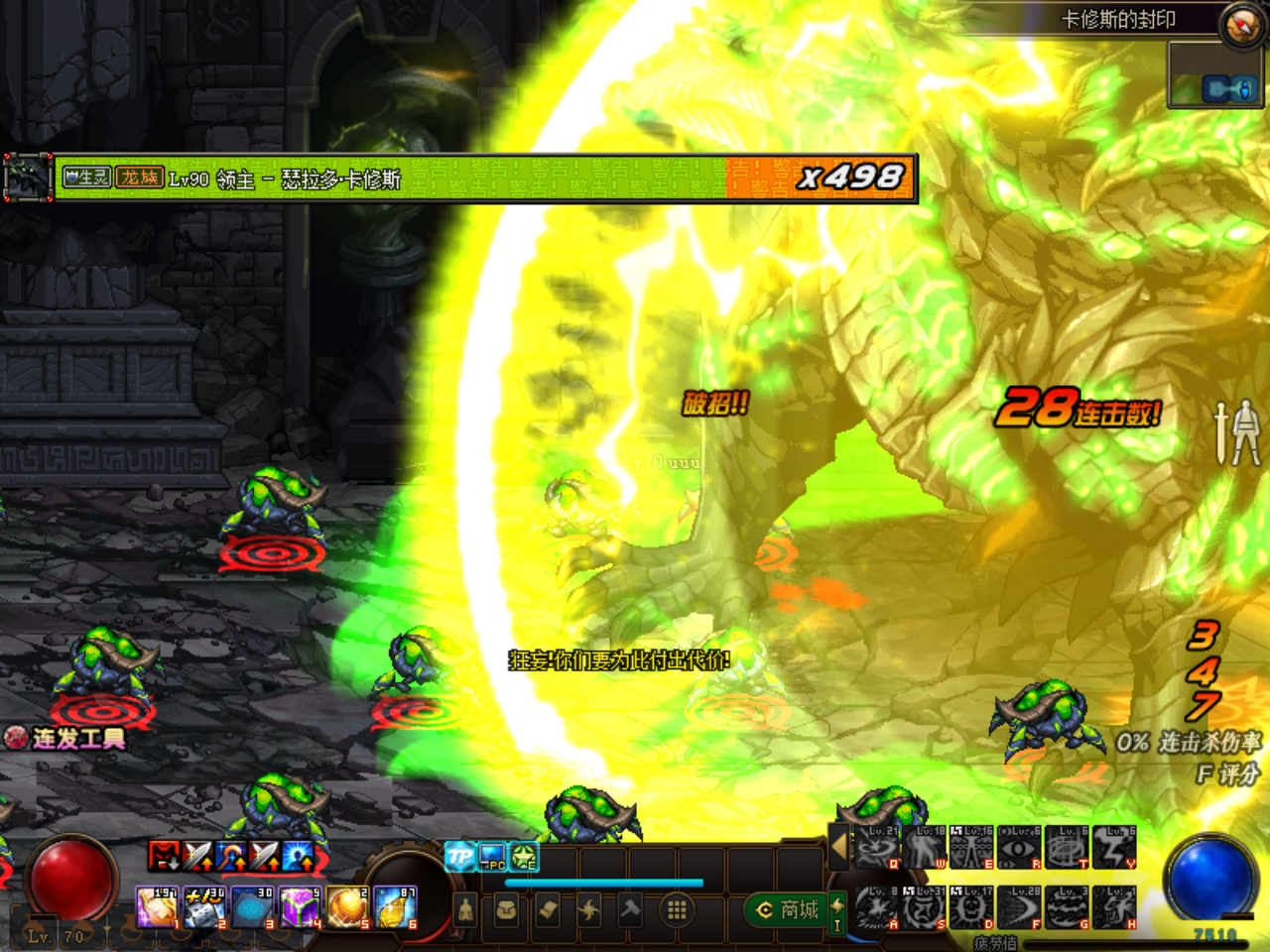1270x952 pixels.
Task: Collapse the skill bar with yellow arrow
Action: click(x=839, y=845)
